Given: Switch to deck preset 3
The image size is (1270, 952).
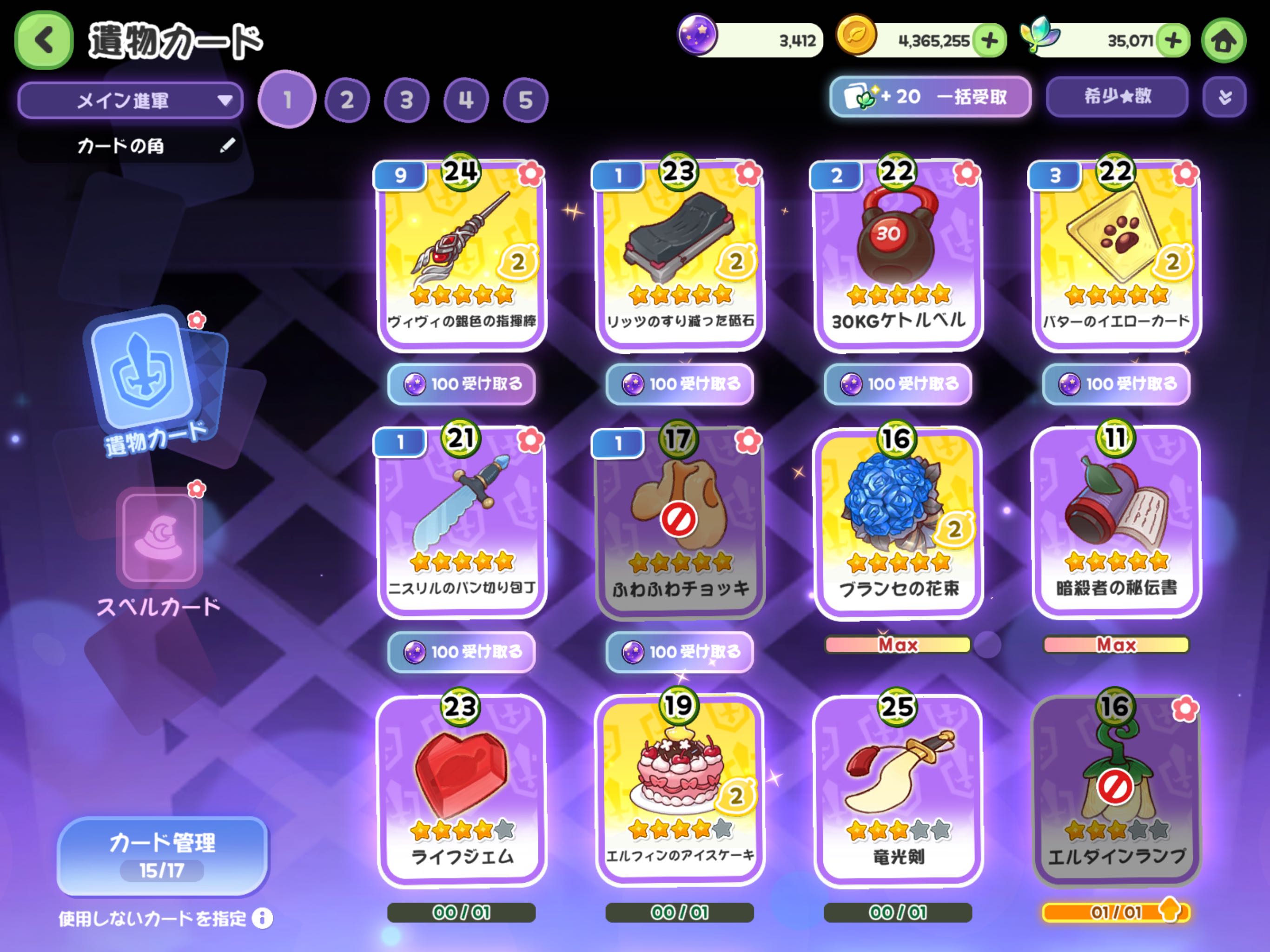Looking at the screenshot, I should 406,100.
